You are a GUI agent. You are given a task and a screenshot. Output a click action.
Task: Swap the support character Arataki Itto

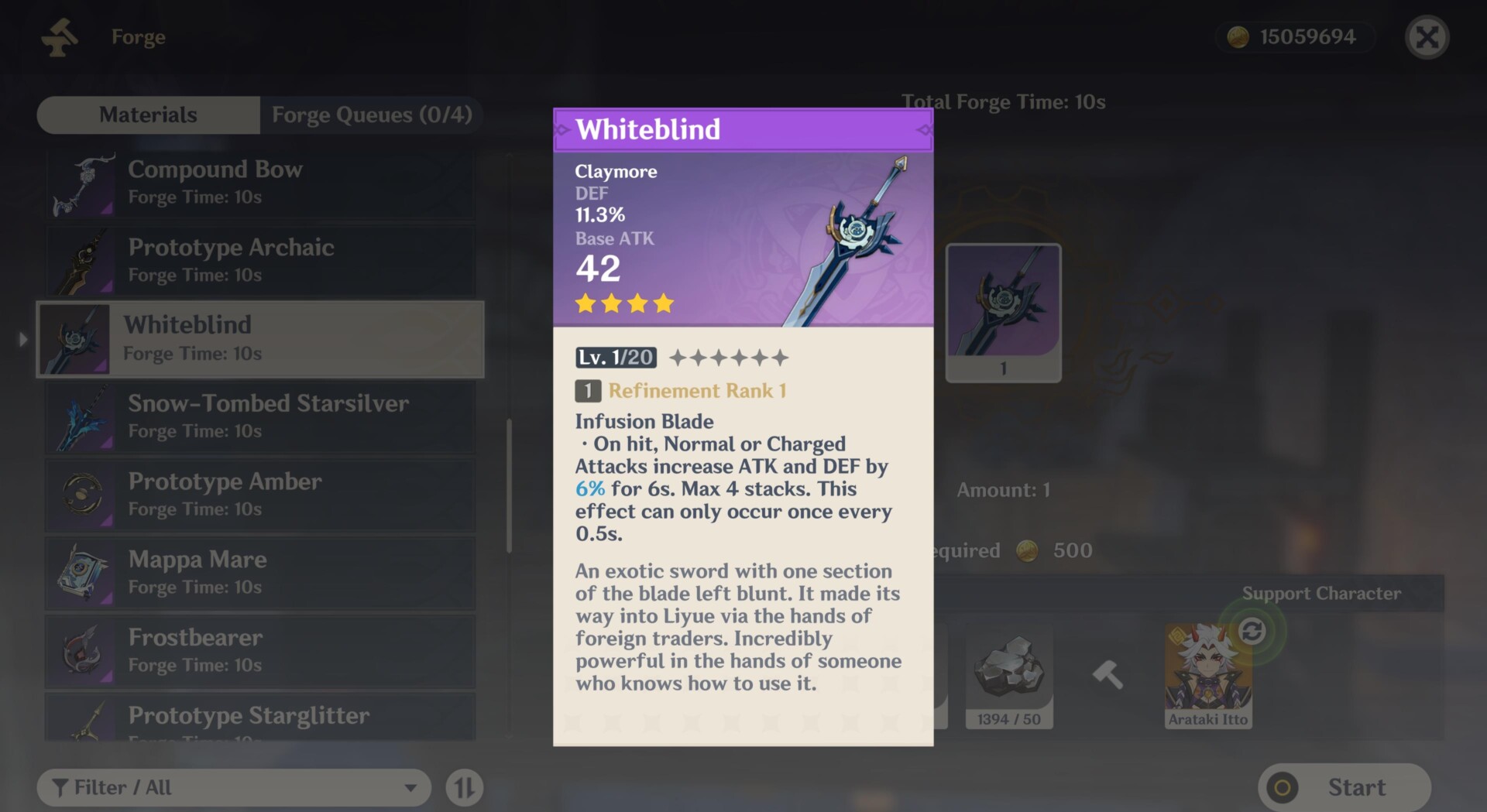pyautogui.click(x=1252, y=632)
